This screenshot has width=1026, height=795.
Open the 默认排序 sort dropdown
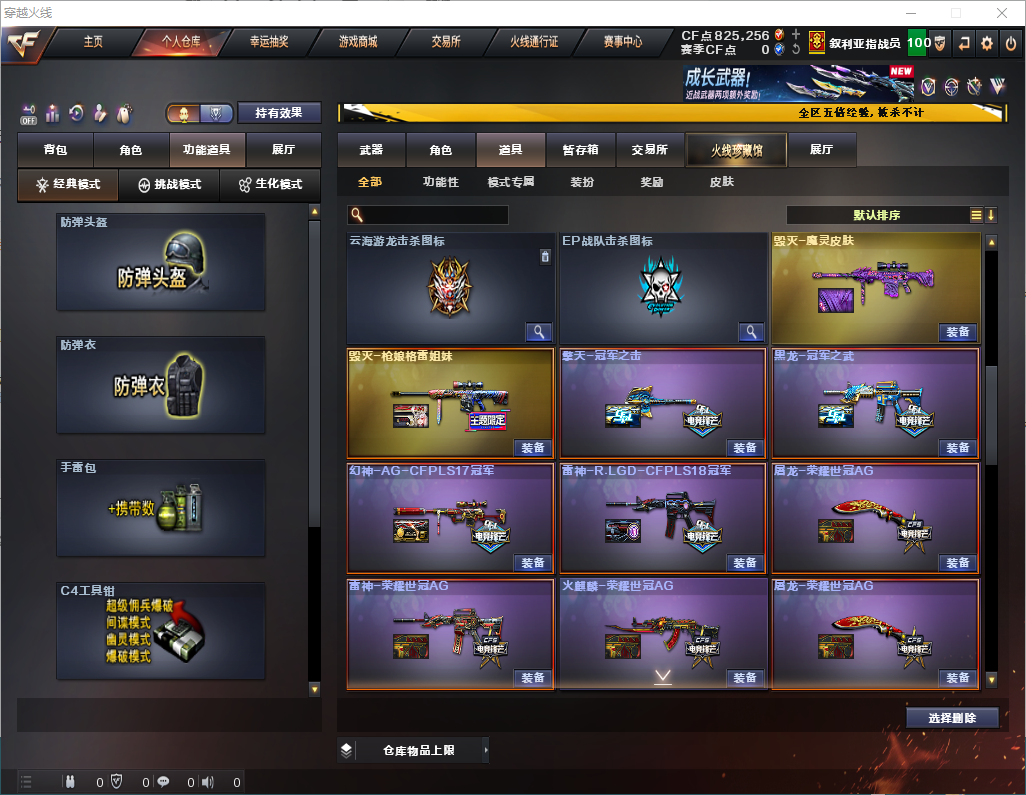coord(876,215)
